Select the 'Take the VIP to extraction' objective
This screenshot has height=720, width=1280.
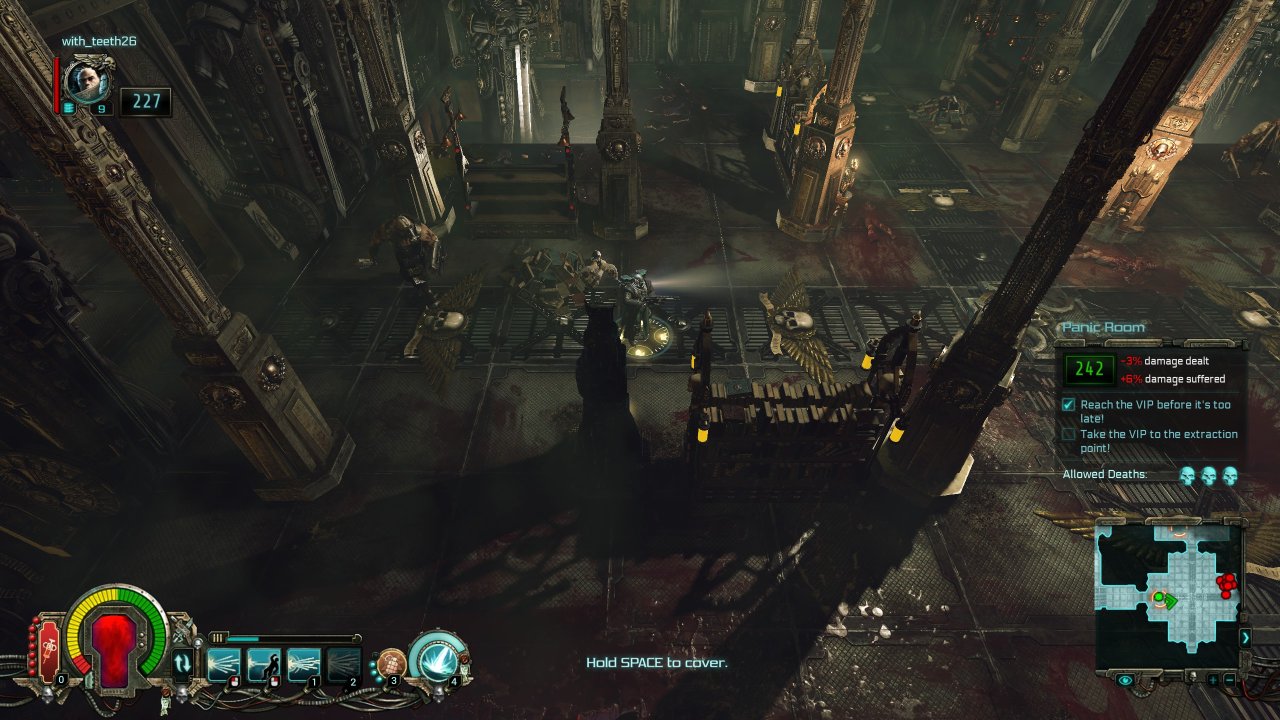click(x=1158, y=441)
